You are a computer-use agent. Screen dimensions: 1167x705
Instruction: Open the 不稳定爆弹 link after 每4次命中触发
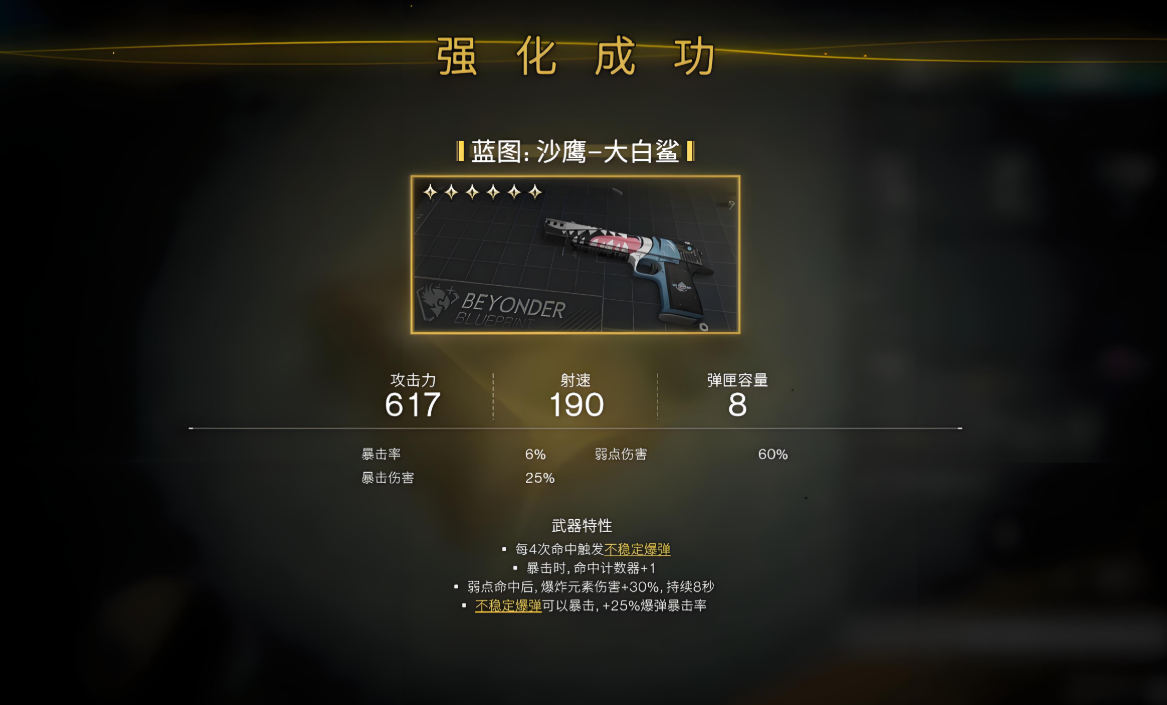click(x=637, y=549)
